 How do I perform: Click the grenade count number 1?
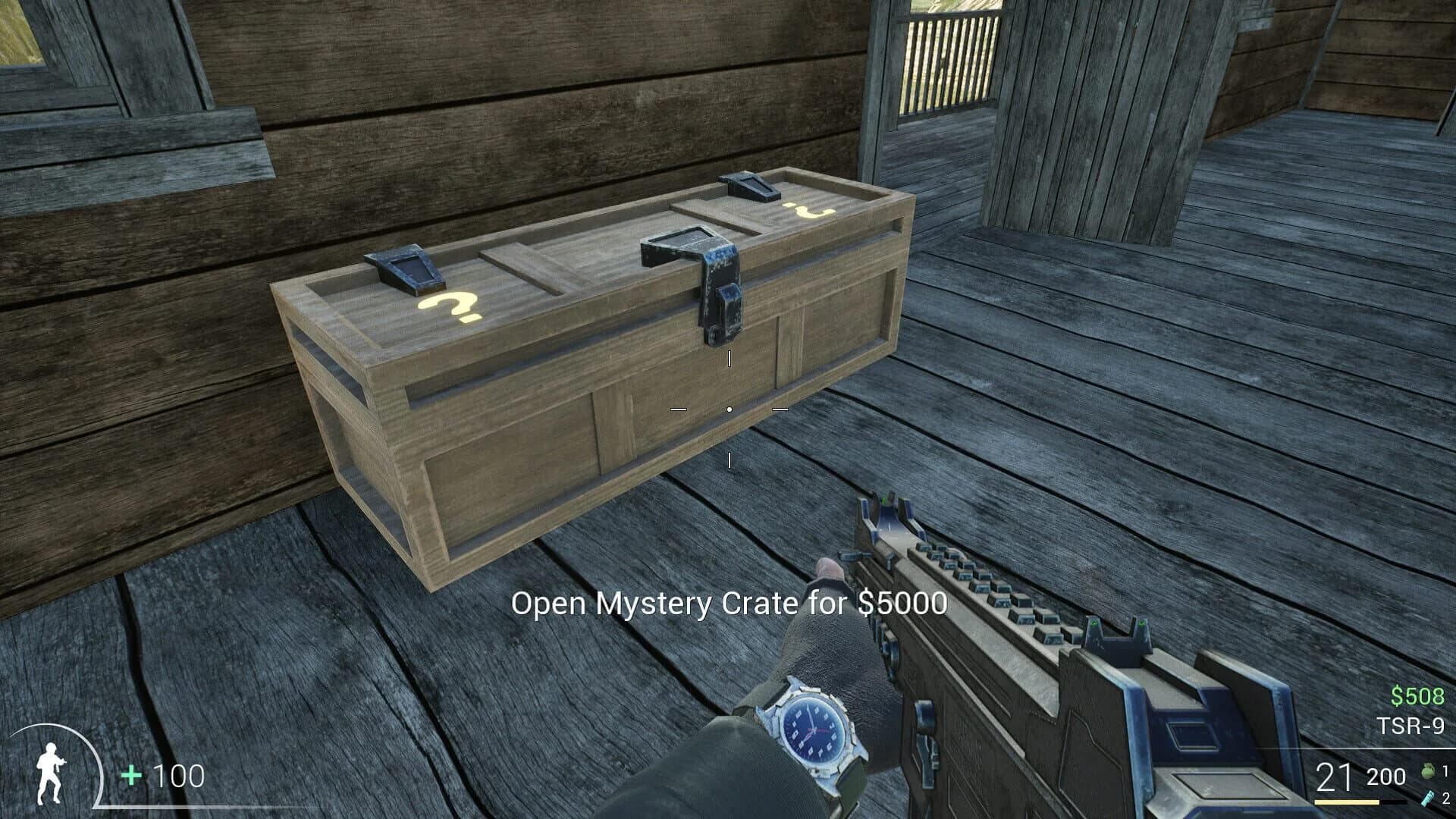(x=1445, y=771)
